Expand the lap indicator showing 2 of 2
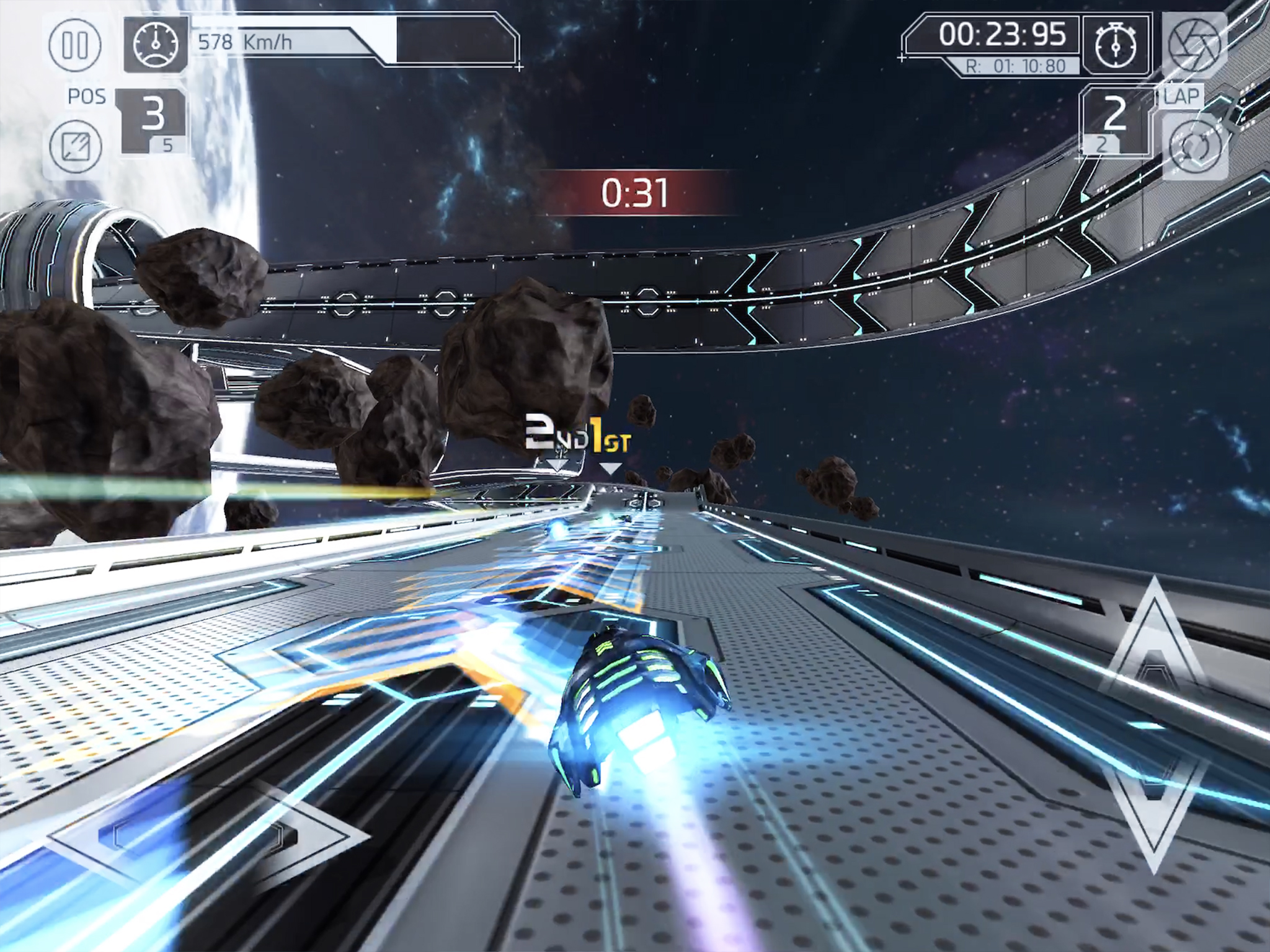Screen dimensions: 1270x952 1116,121
